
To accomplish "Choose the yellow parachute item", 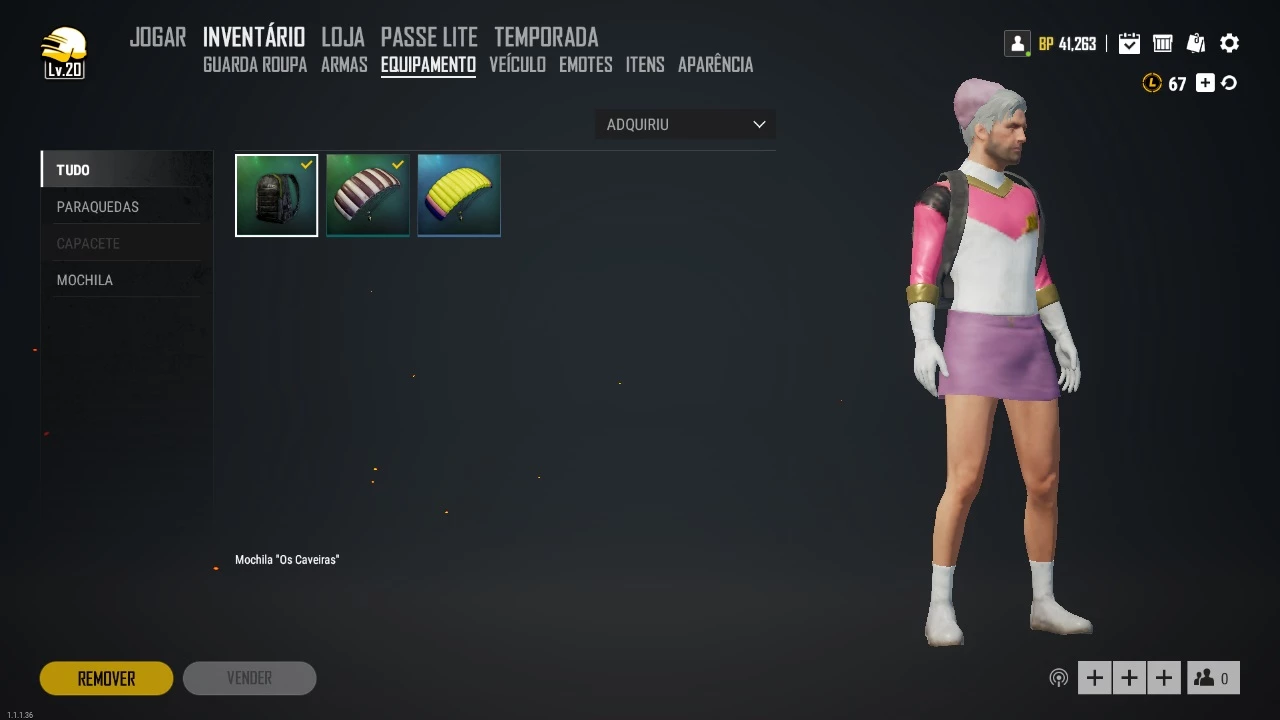I will click(459, 196).
